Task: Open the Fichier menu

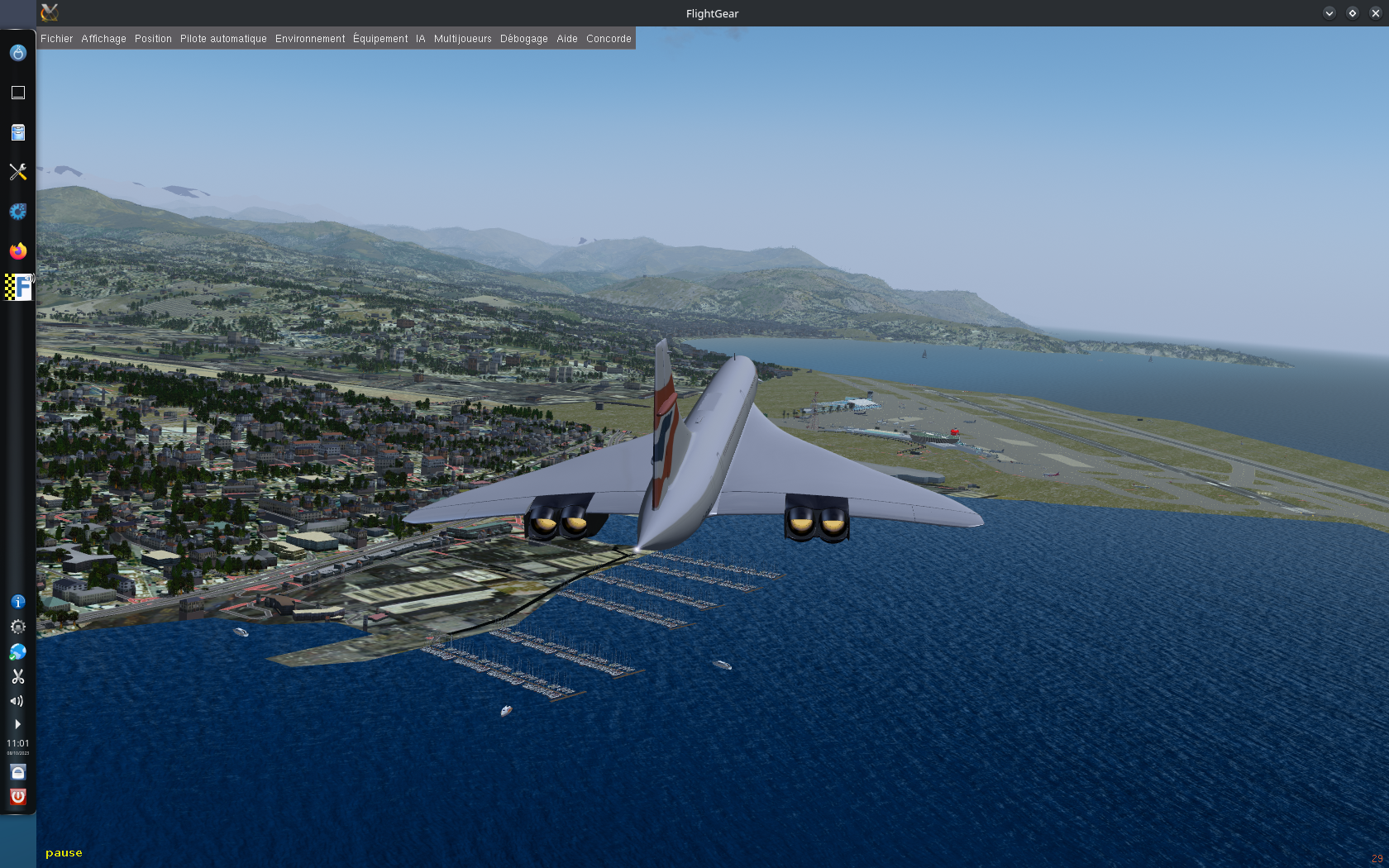Action: point(56,39)
